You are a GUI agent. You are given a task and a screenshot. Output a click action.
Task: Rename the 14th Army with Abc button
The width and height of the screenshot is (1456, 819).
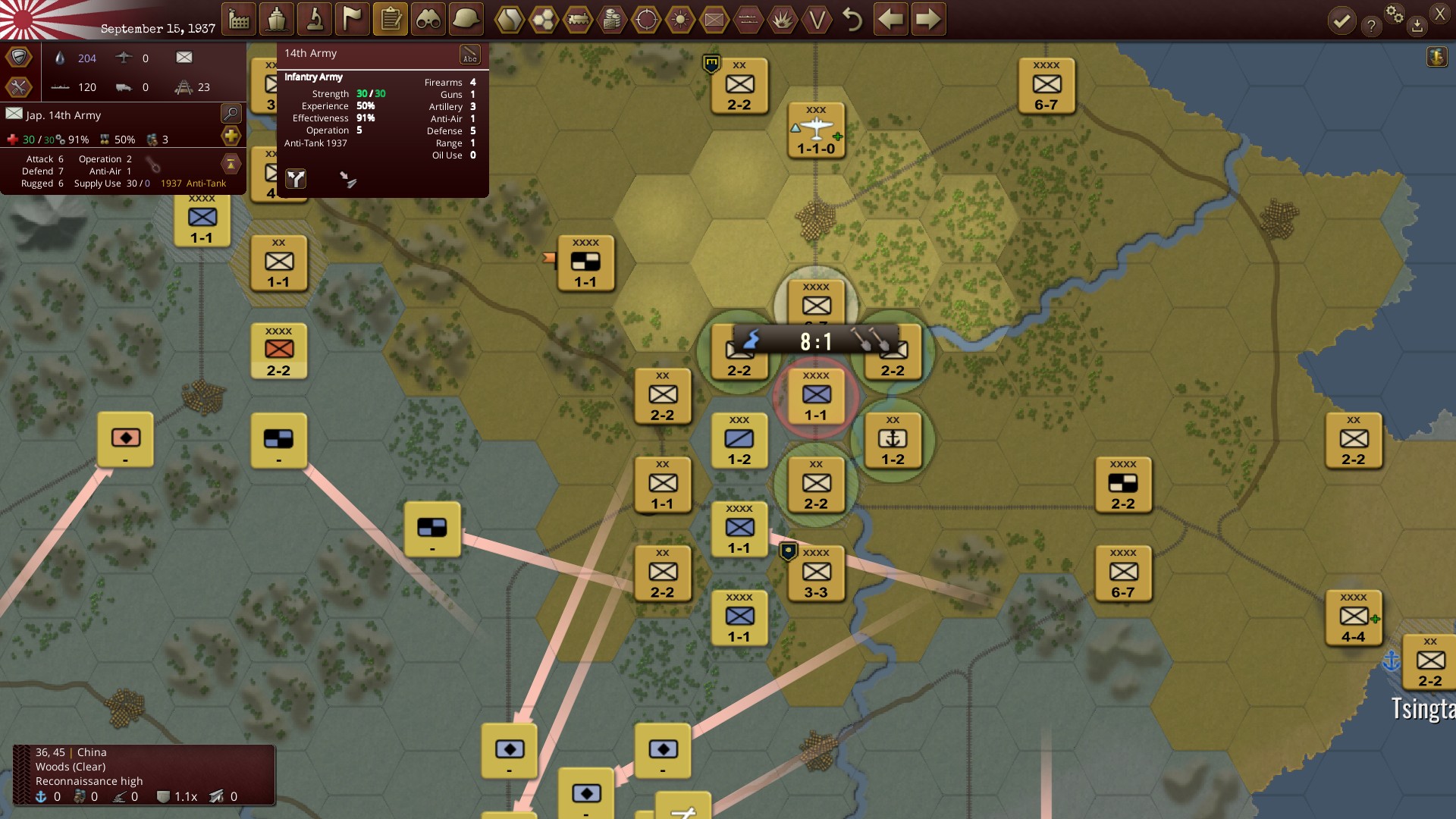point(470,55)
